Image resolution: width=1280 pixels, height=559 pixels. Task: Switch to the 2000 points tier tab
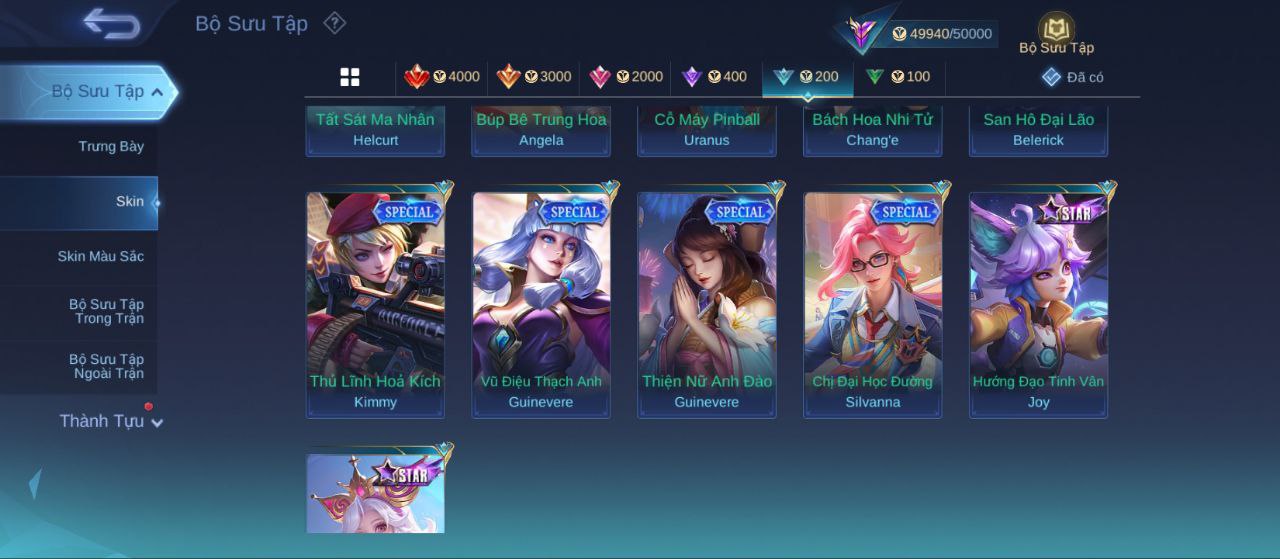626,77
